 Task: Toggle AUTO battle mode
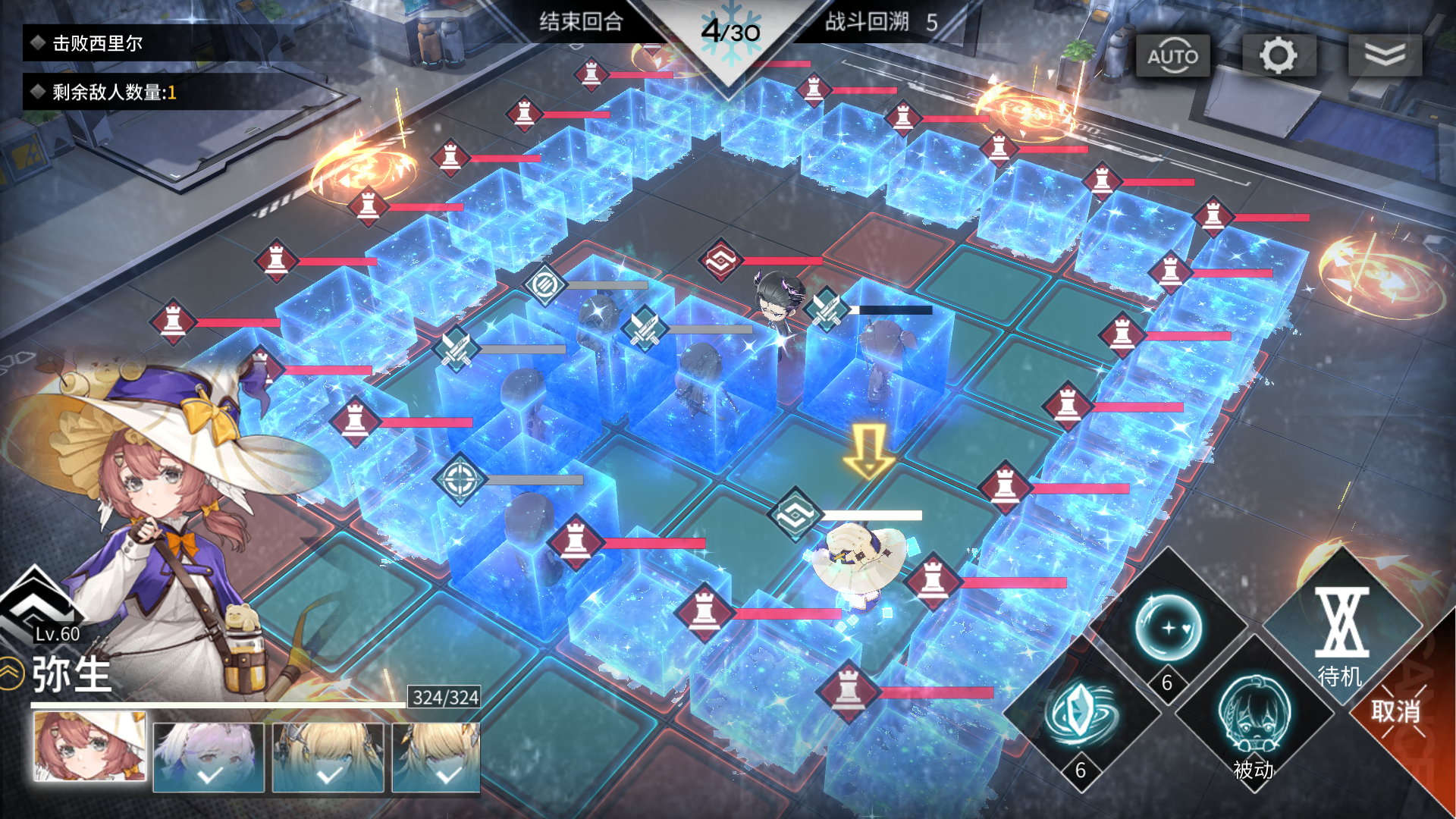pyautogui.click(x=1172, y=56)
